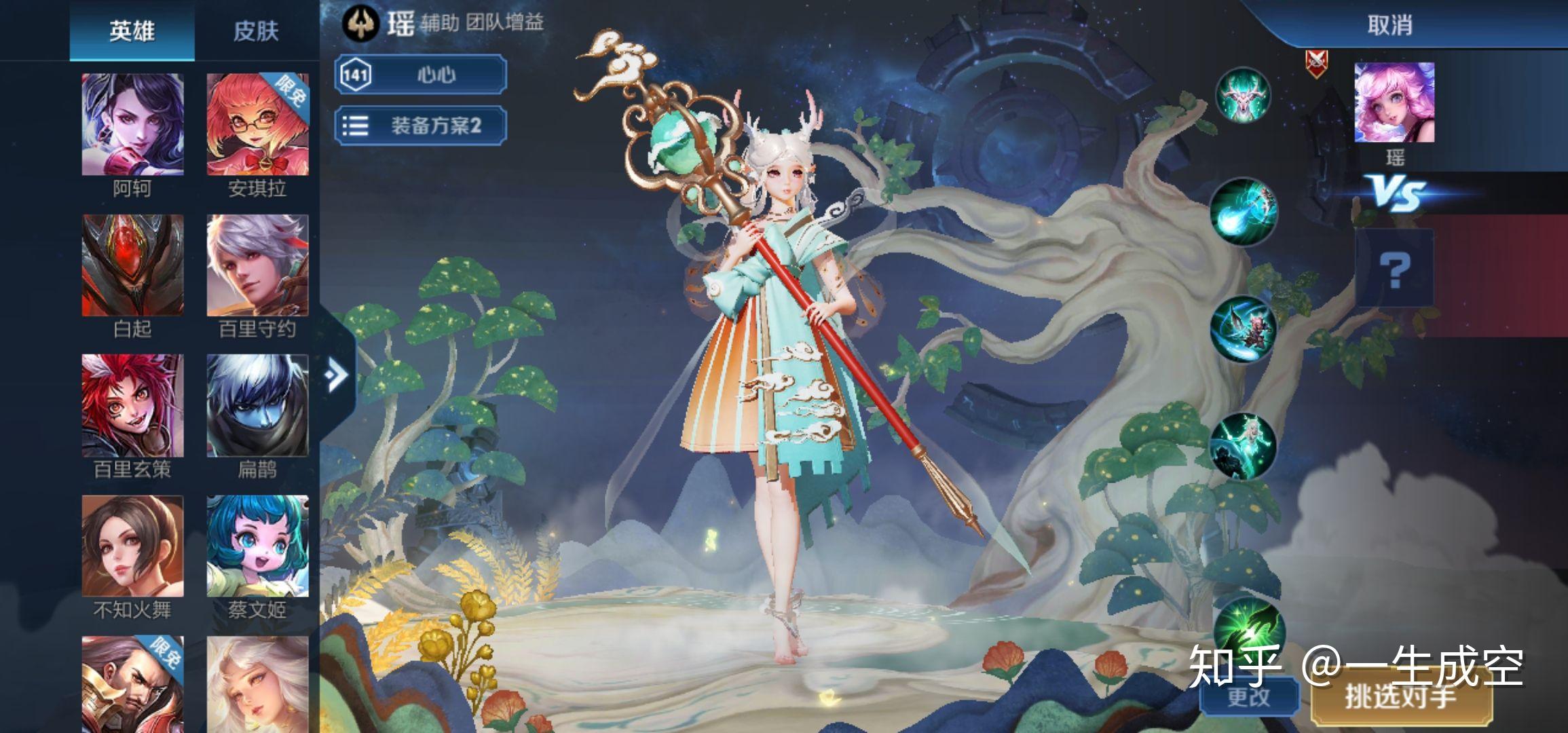
Task: Pick 白起 from the hero list
Action: (x=132, y=266)
